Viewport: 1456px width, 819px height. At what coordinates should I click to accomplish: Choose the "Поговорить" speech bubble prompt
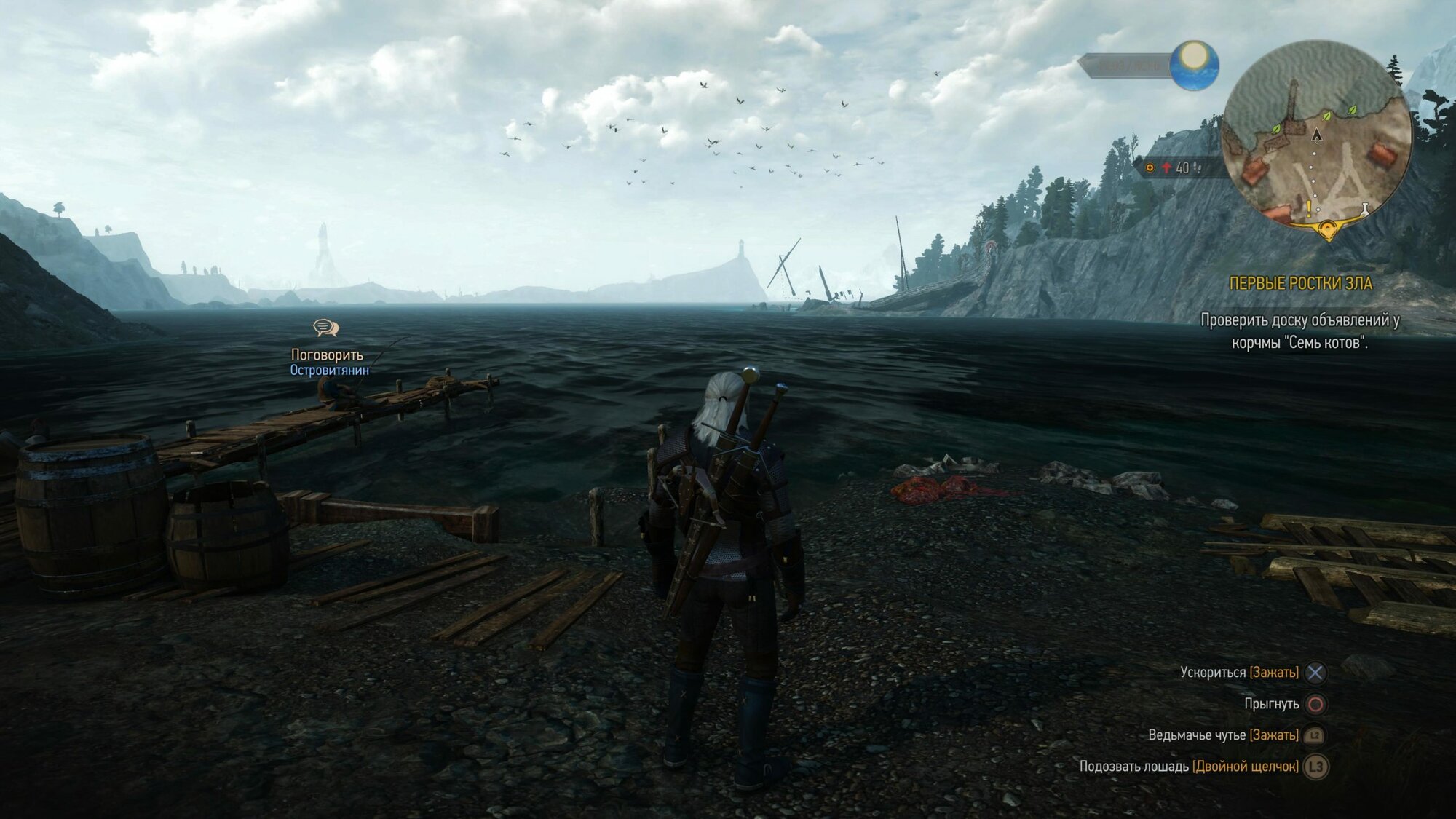click(325, 328)
